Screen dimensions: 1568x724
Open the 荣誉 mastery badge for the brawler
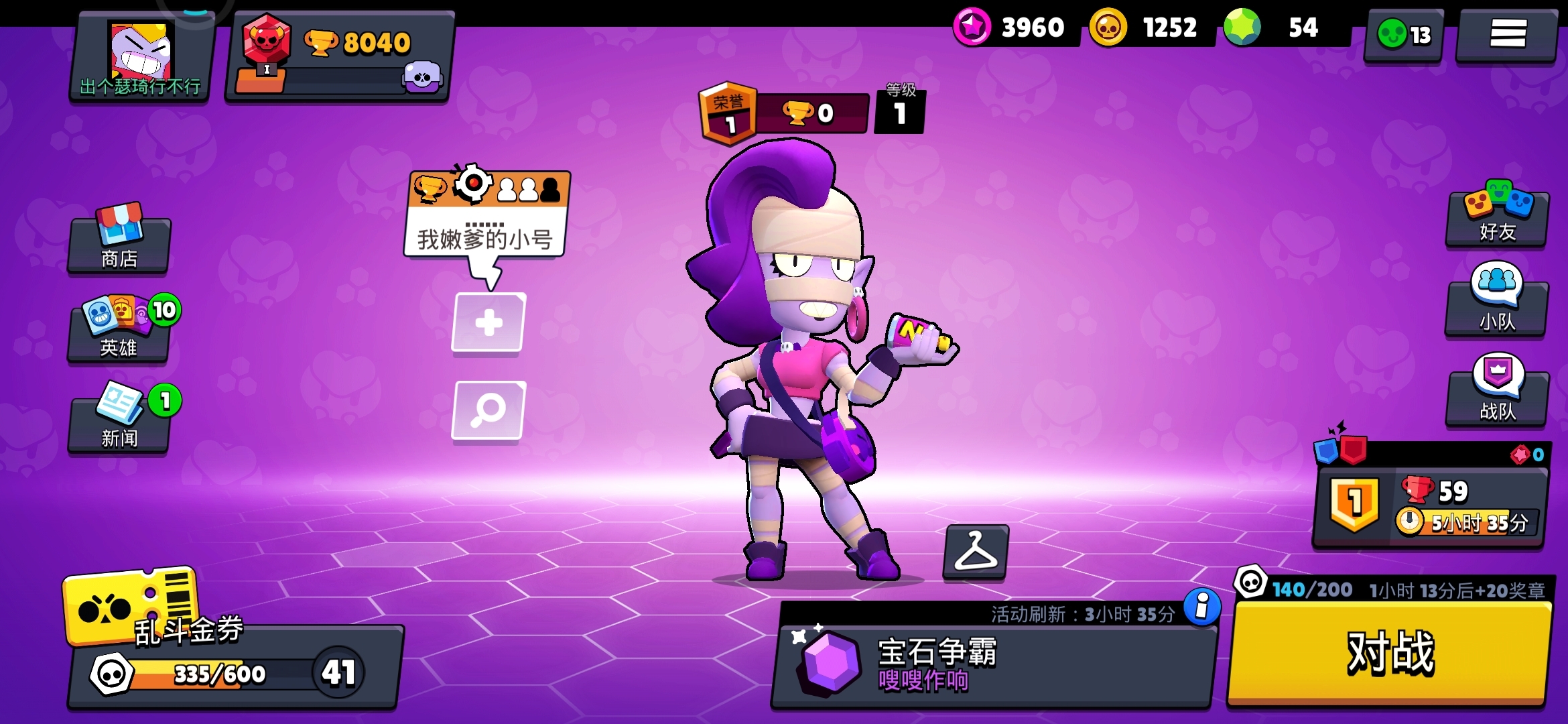(x=728, y=114)
